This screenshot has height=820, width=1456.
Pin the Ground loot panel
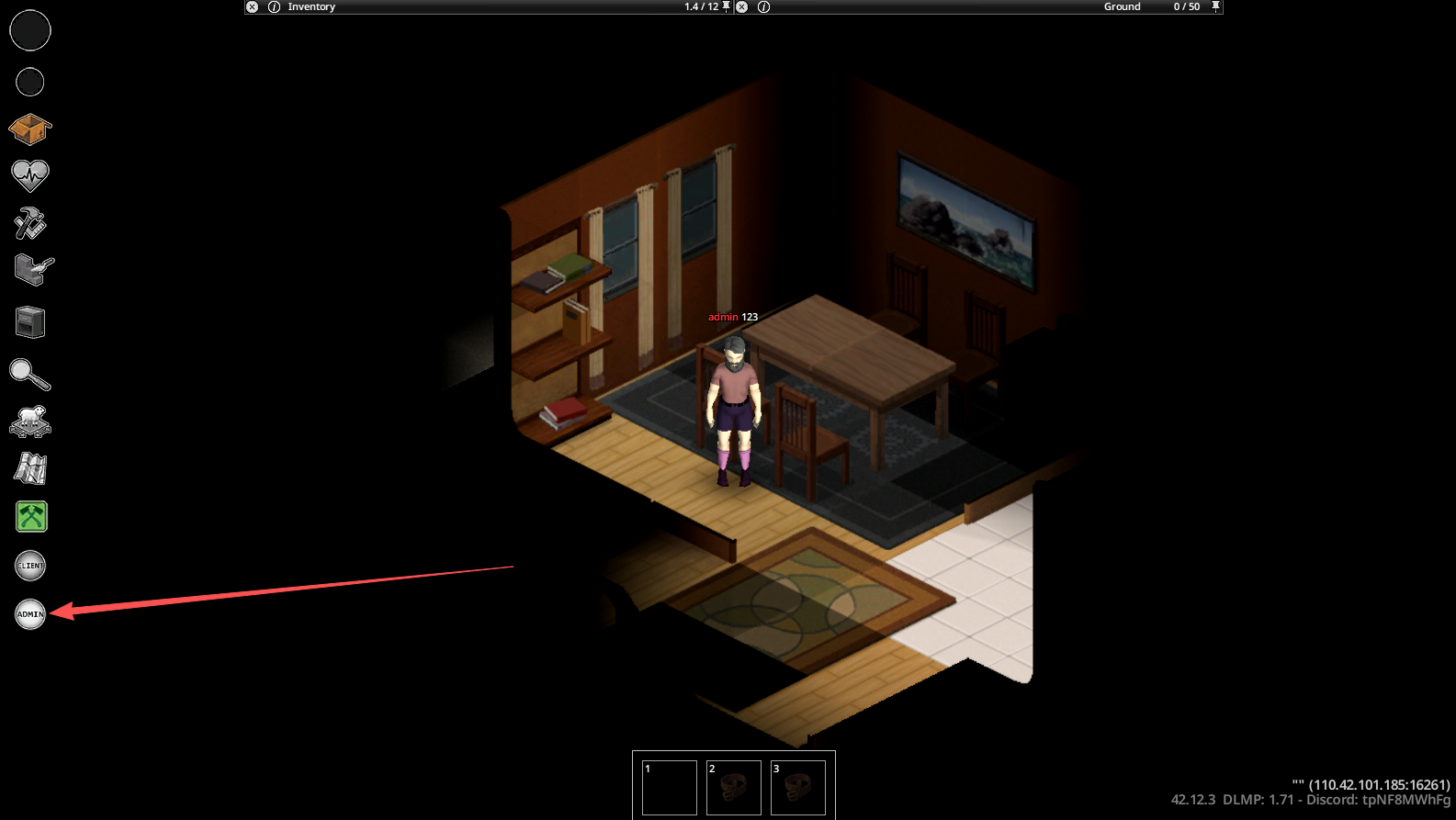click(x=1215, y=6)
